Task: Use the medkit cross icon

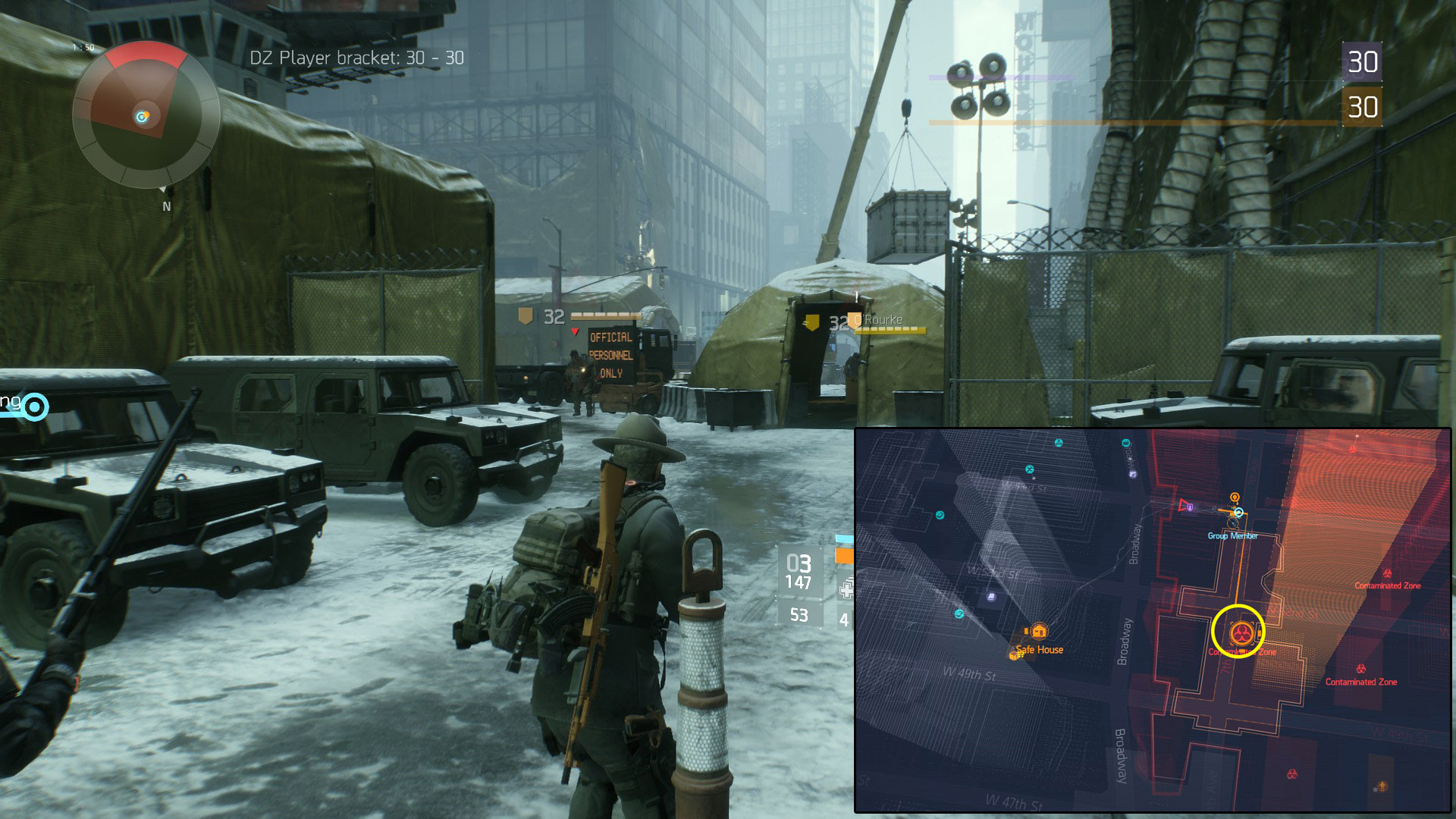Action: pos(846,588)
